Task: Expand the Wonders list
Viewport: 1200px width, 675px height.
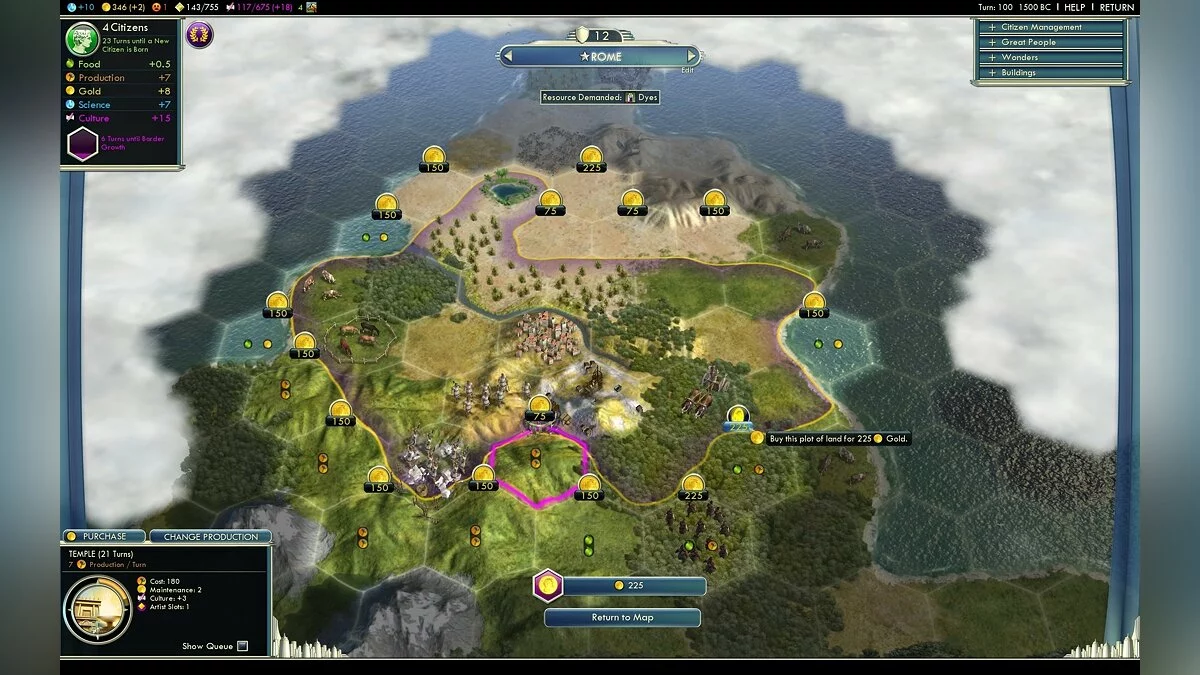Action: [x=1048, y=57]
